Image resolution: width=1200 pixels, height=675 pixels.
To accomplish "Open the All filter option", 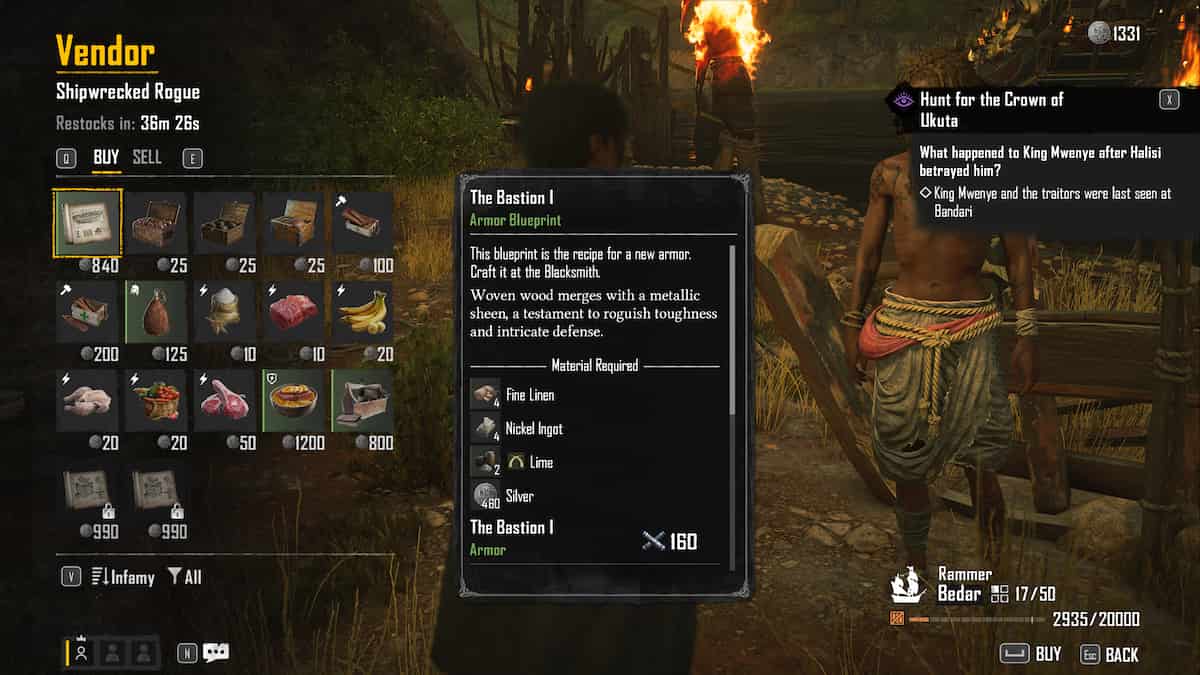I will [184, 577].
